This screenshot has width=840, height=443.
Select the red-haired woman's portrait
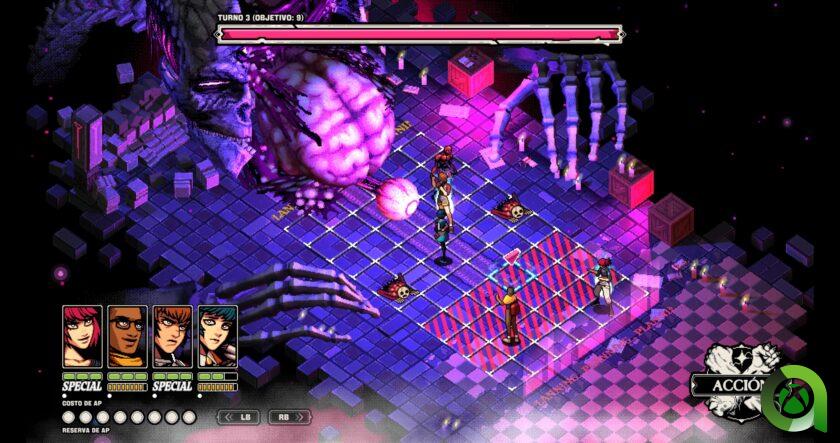(82, 337)
